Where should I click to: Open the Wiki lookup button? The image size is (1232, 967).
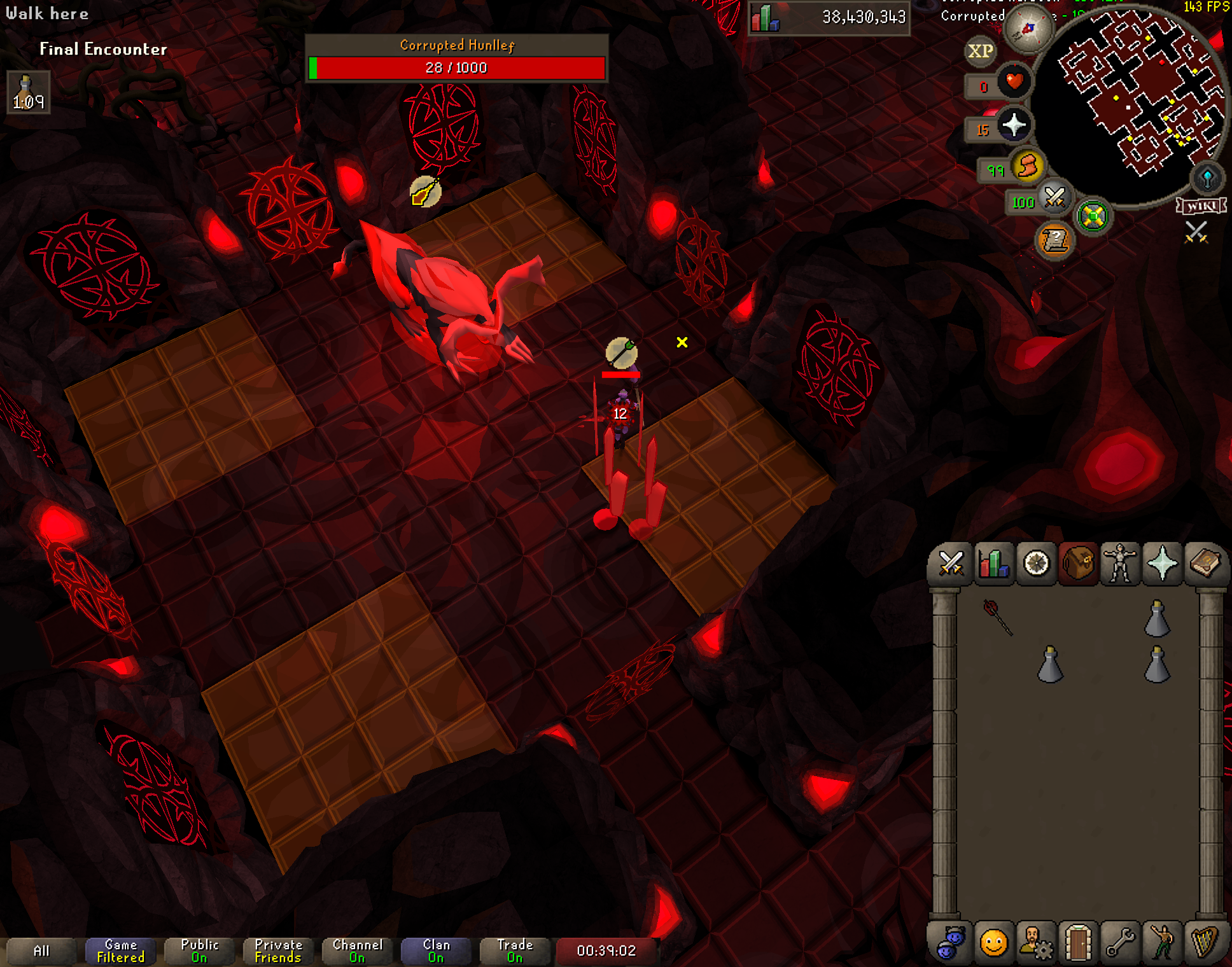click(x=1201, y=206)
